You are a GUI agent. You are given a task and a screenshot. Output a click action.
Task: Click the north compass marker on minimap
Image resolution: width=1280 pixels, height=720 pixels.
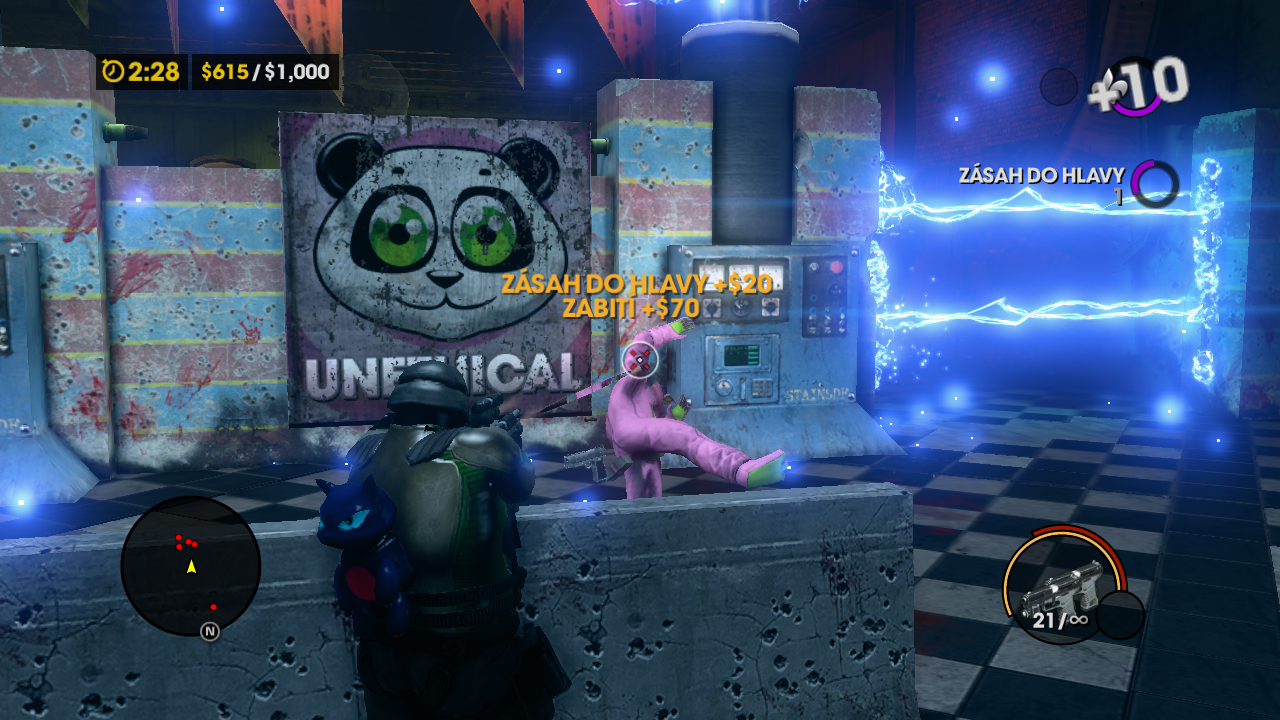coord(210,631)
